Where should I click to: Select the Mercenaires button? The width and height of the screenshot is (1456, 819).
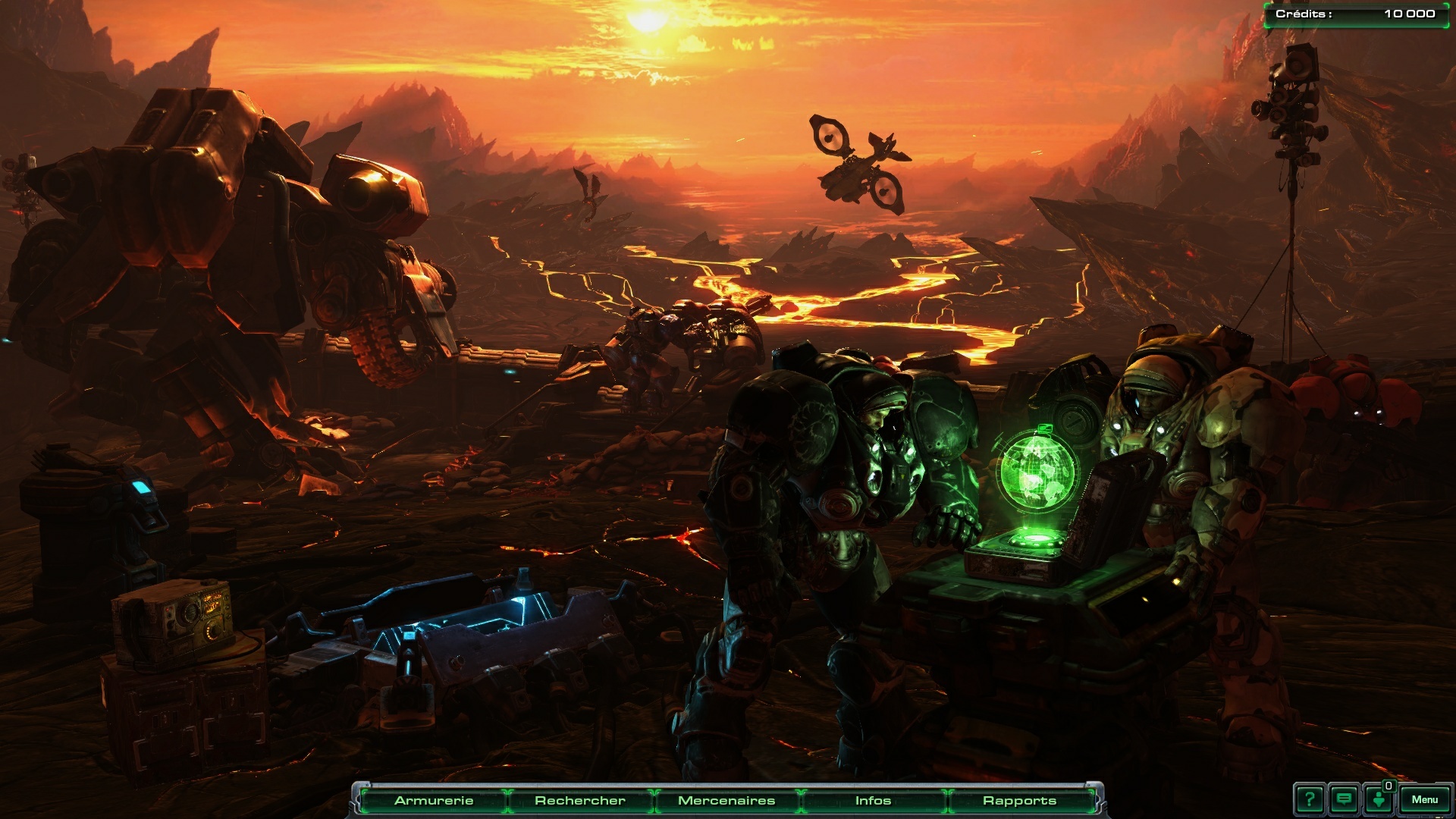click(x=726, y=801)
